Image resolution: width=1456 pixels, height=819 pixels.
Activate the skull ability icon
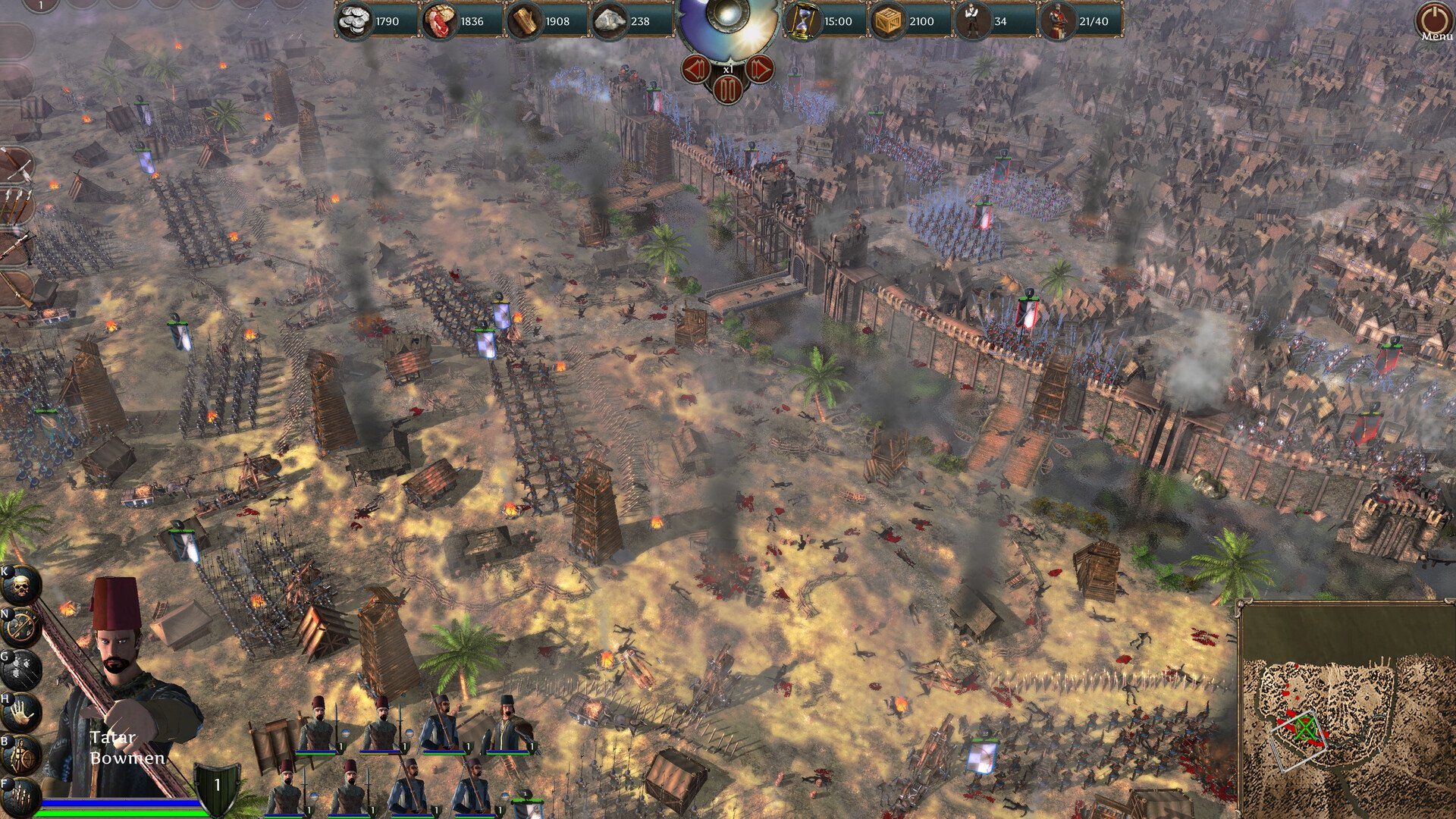[20, 585]
